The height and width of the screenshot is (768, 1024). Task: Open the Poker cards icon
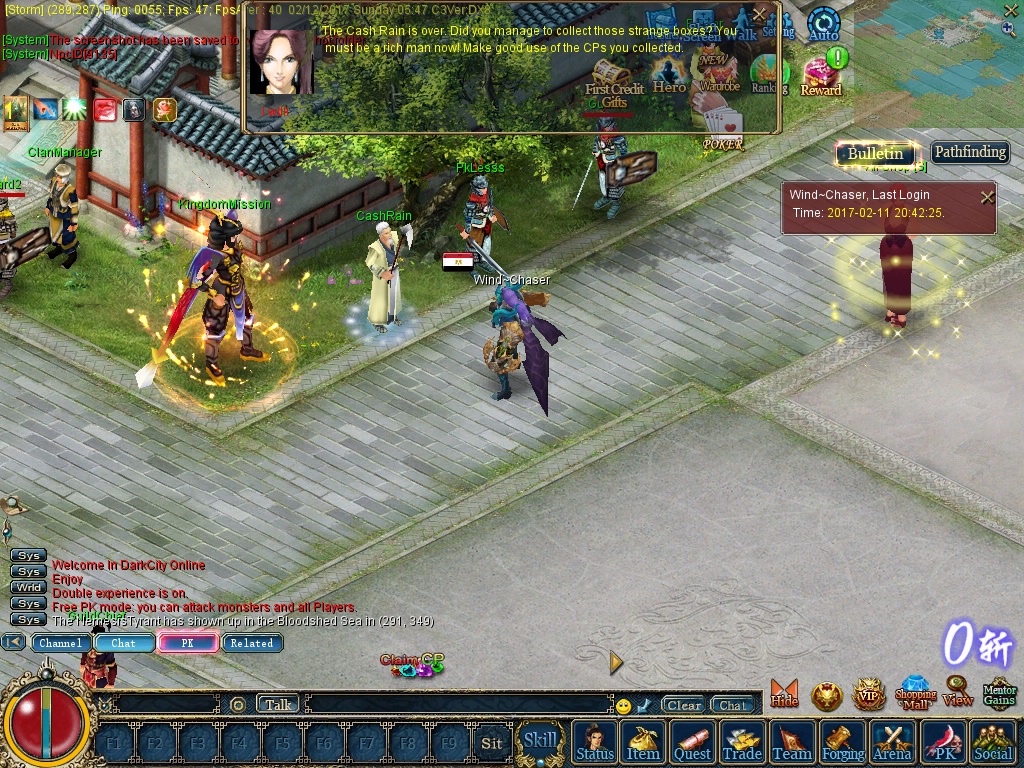(723, 128)
